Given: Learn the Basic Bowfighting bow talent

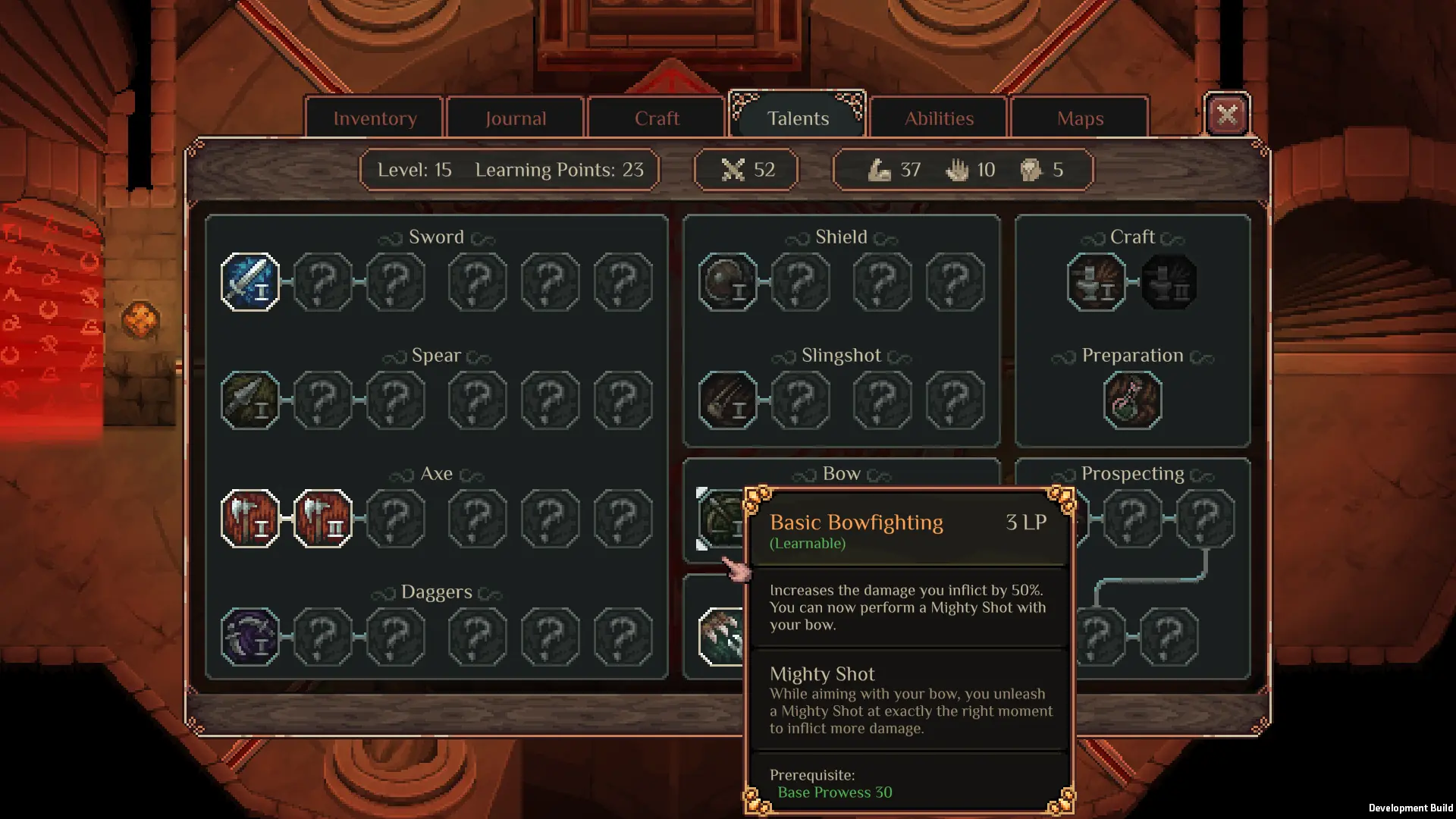Looking at the screenshot, I should [x=720, y=519].
